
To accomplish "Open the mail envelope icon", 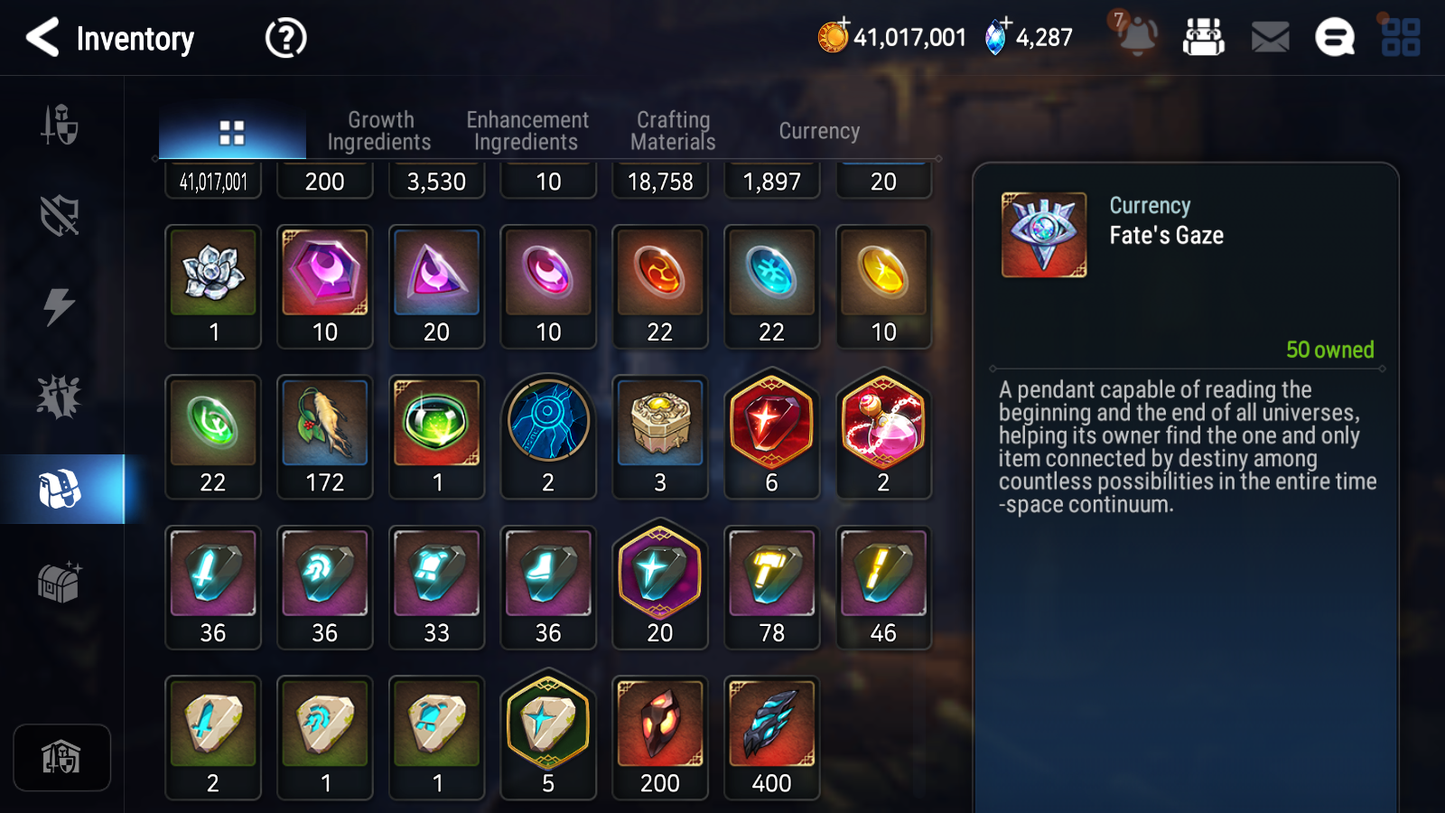I will [x=1269, y=36].
